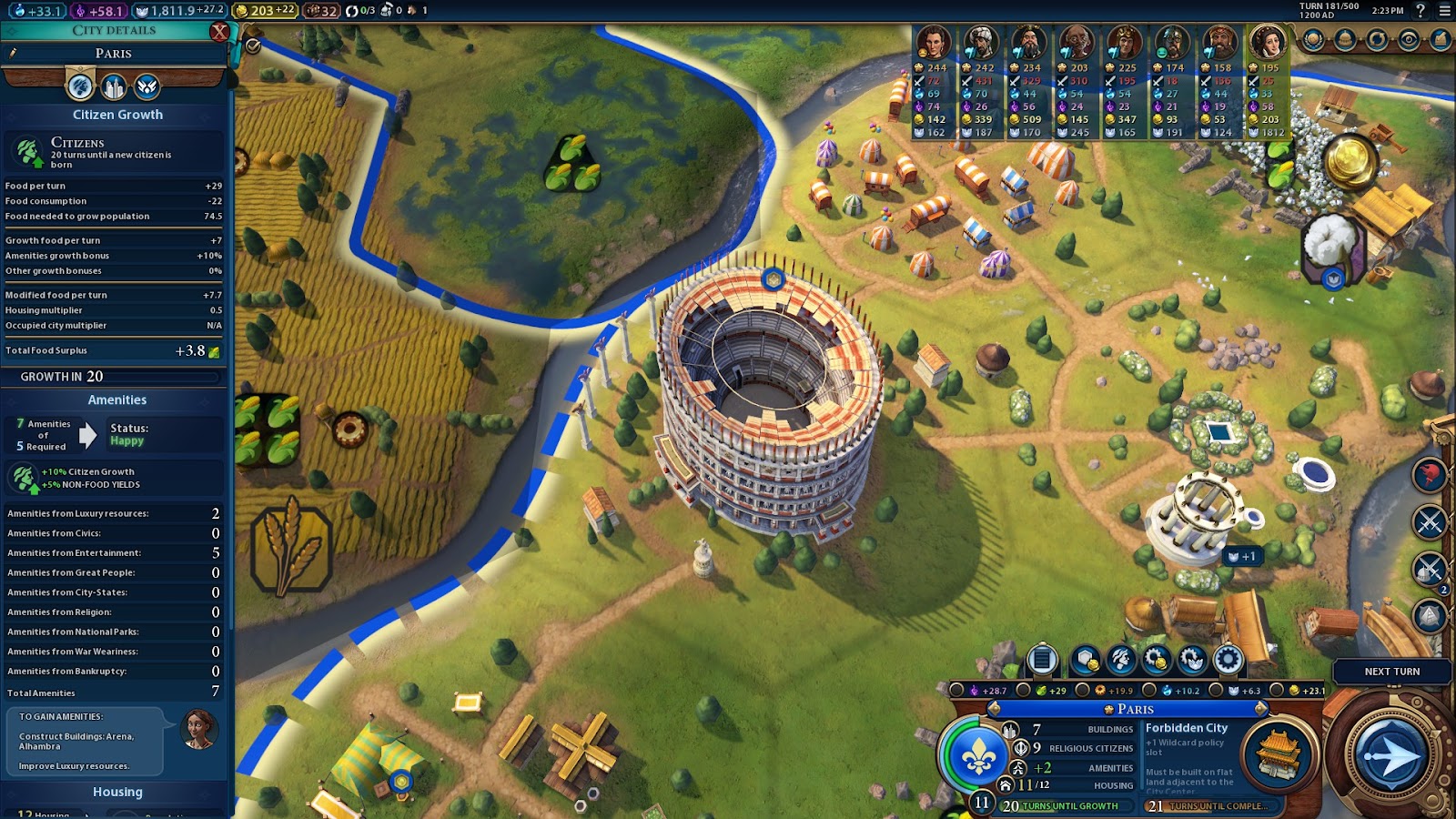Open manage citizens for Paris

pos(1121,660)
